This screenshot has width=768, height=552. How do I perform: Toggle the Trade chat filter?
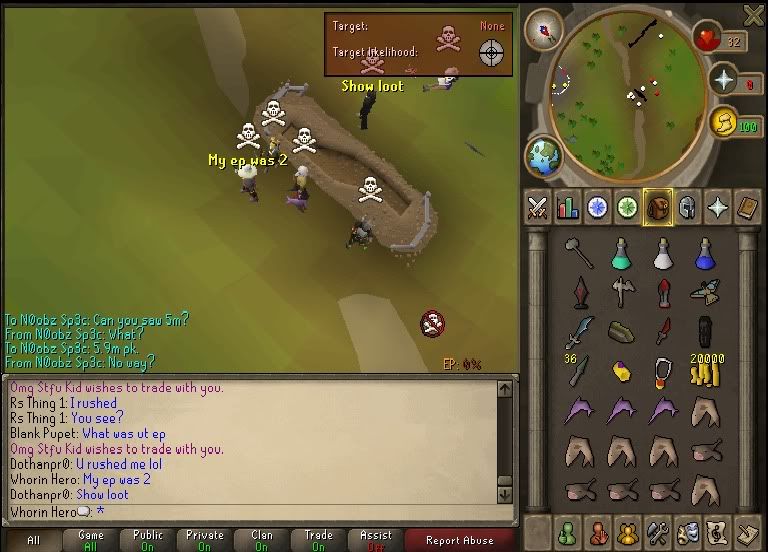(x=319, y=540)
